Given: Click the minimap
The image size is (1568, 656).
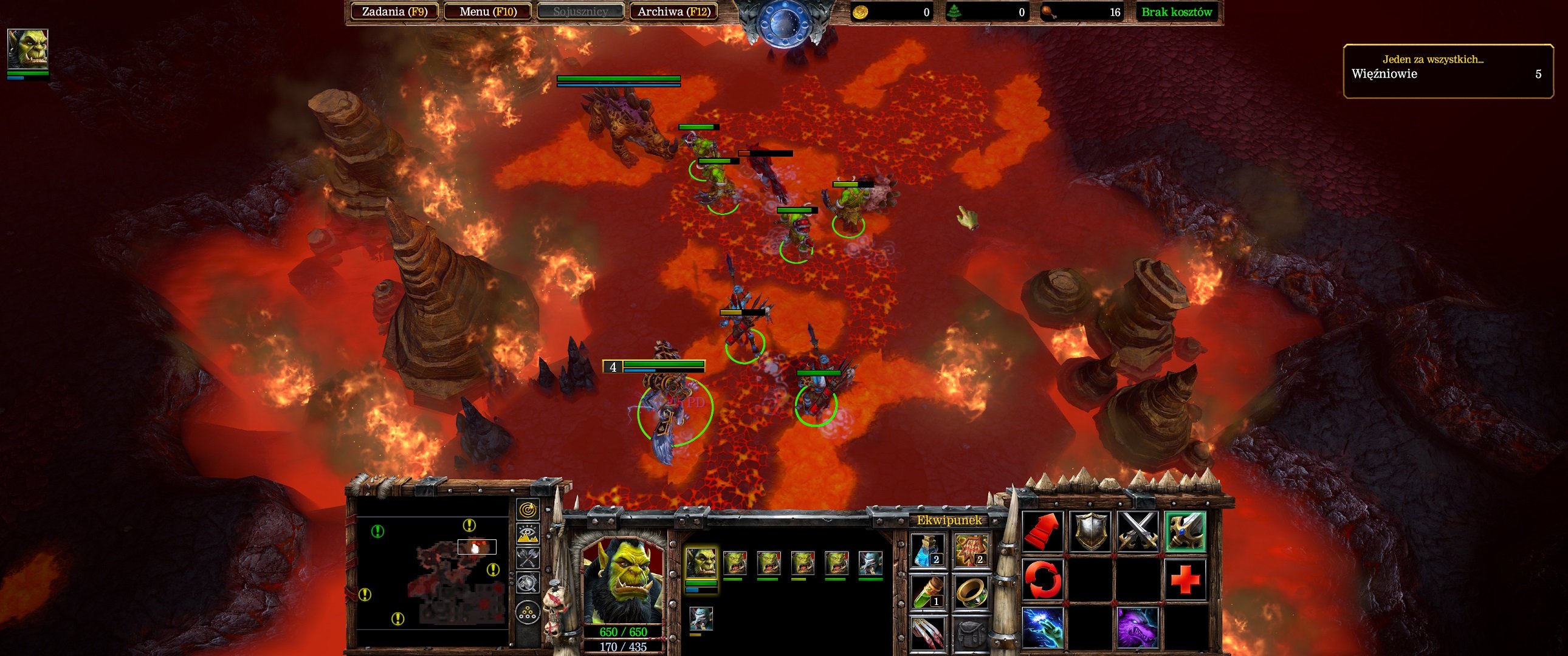Looking at the screenshot, I should pos(432,572).
